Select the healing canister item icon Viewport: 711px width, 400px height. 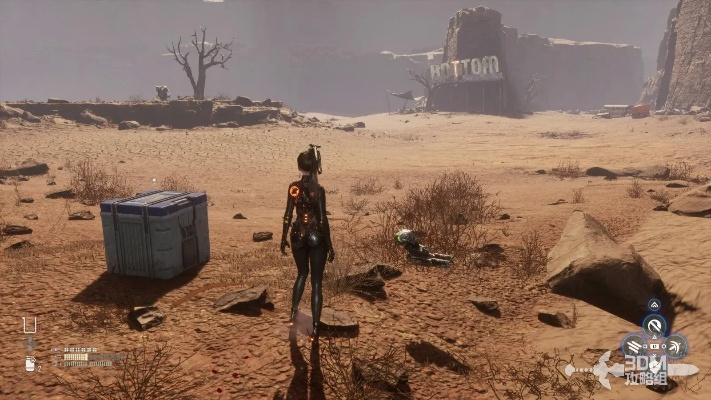(x=31, y=364)
